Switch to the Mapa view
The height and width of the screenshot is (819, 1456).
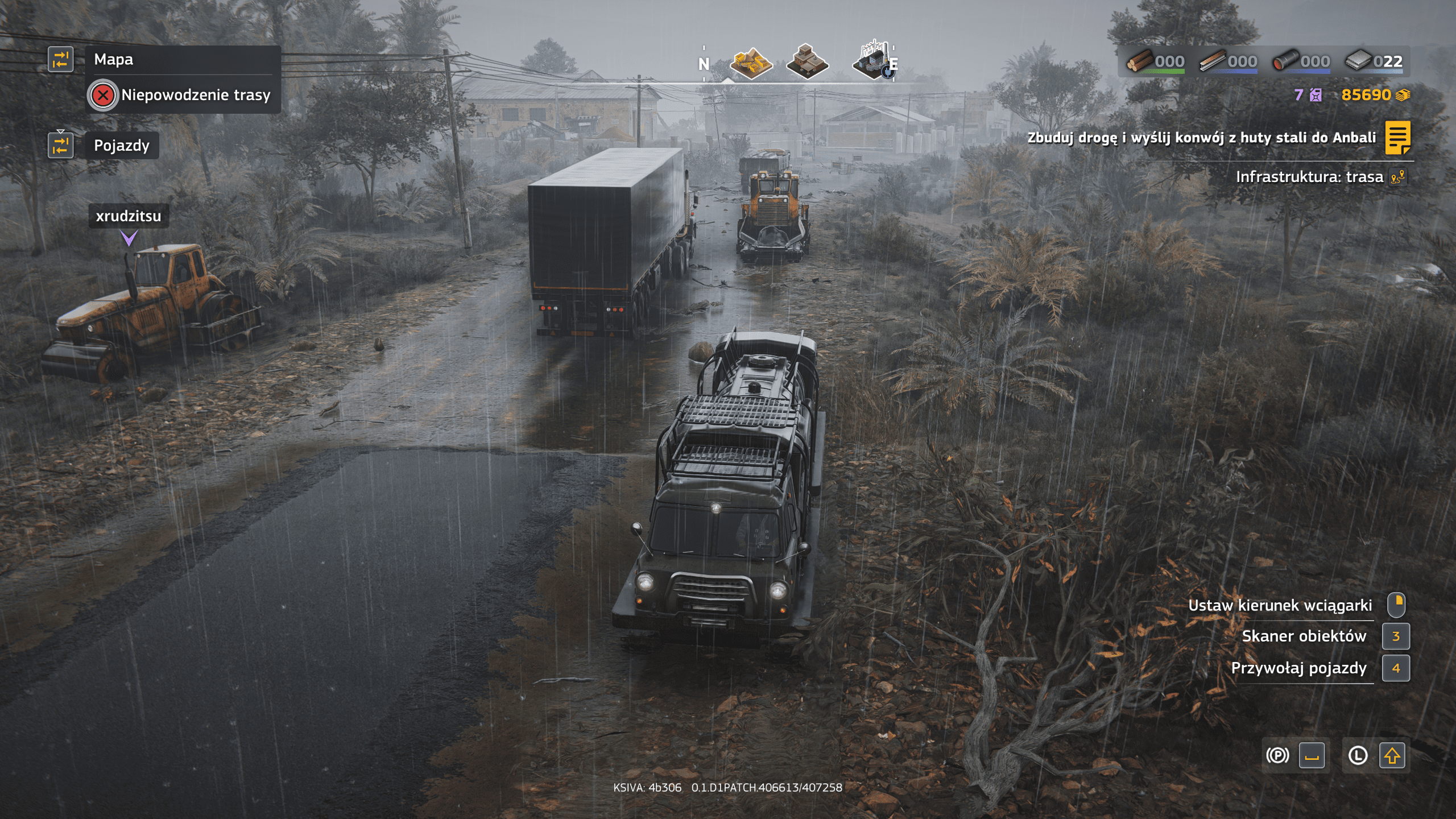click(114, 60)
